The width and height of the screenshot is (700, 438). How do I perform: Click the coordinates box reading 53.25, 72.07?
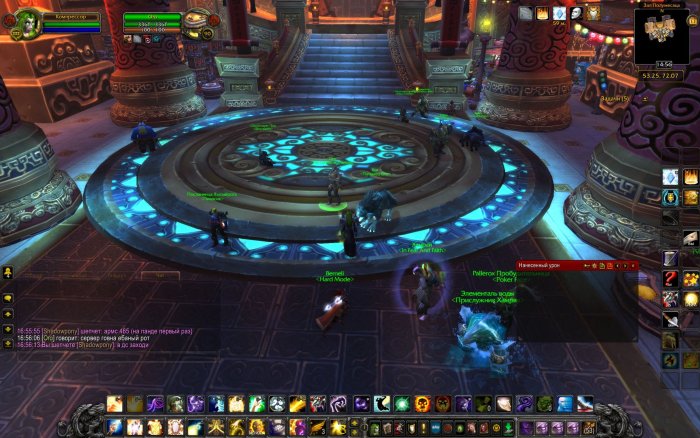tap(662, 75)
